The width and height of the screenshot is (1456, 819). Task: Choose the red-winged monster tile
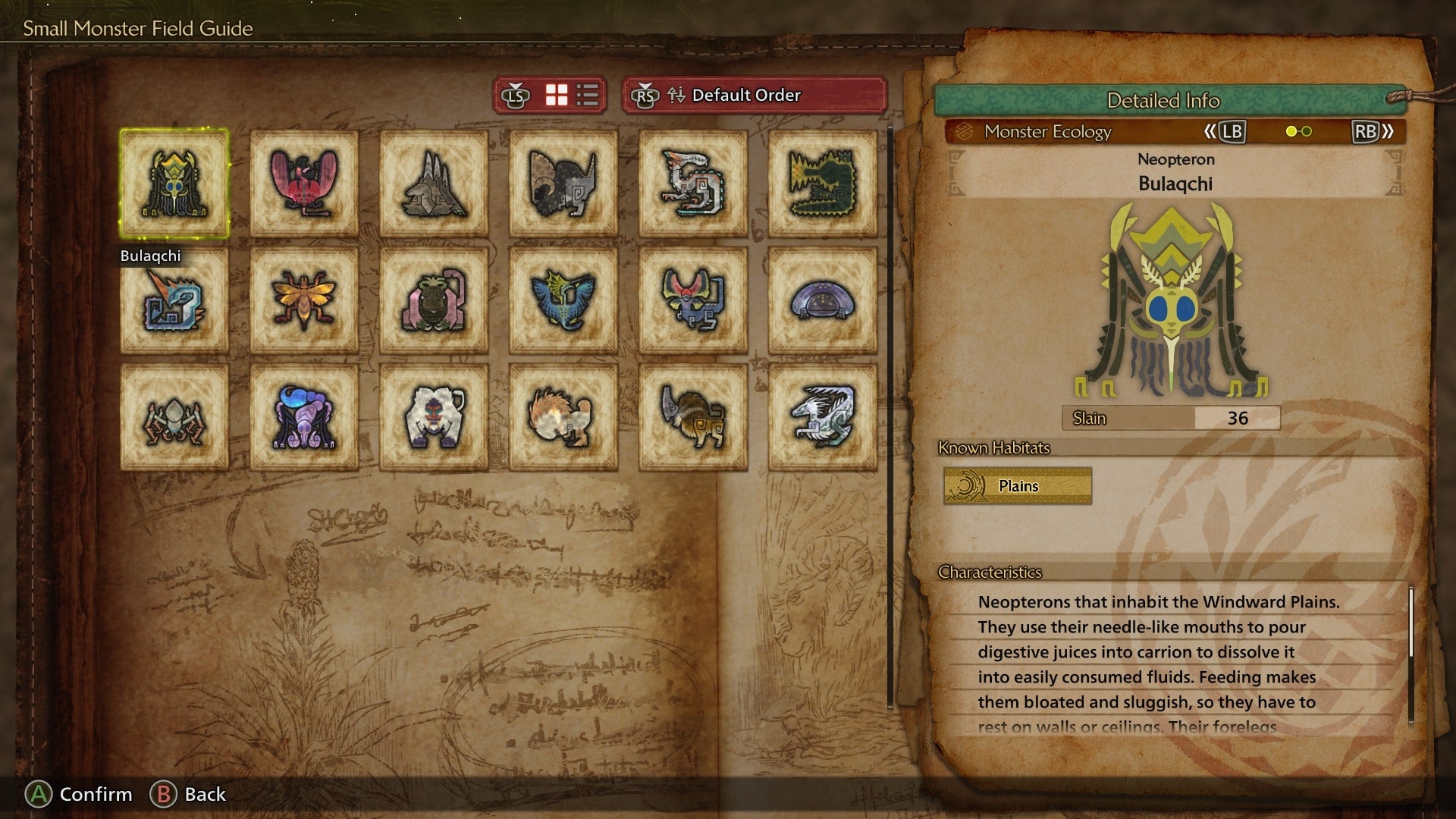304,184
